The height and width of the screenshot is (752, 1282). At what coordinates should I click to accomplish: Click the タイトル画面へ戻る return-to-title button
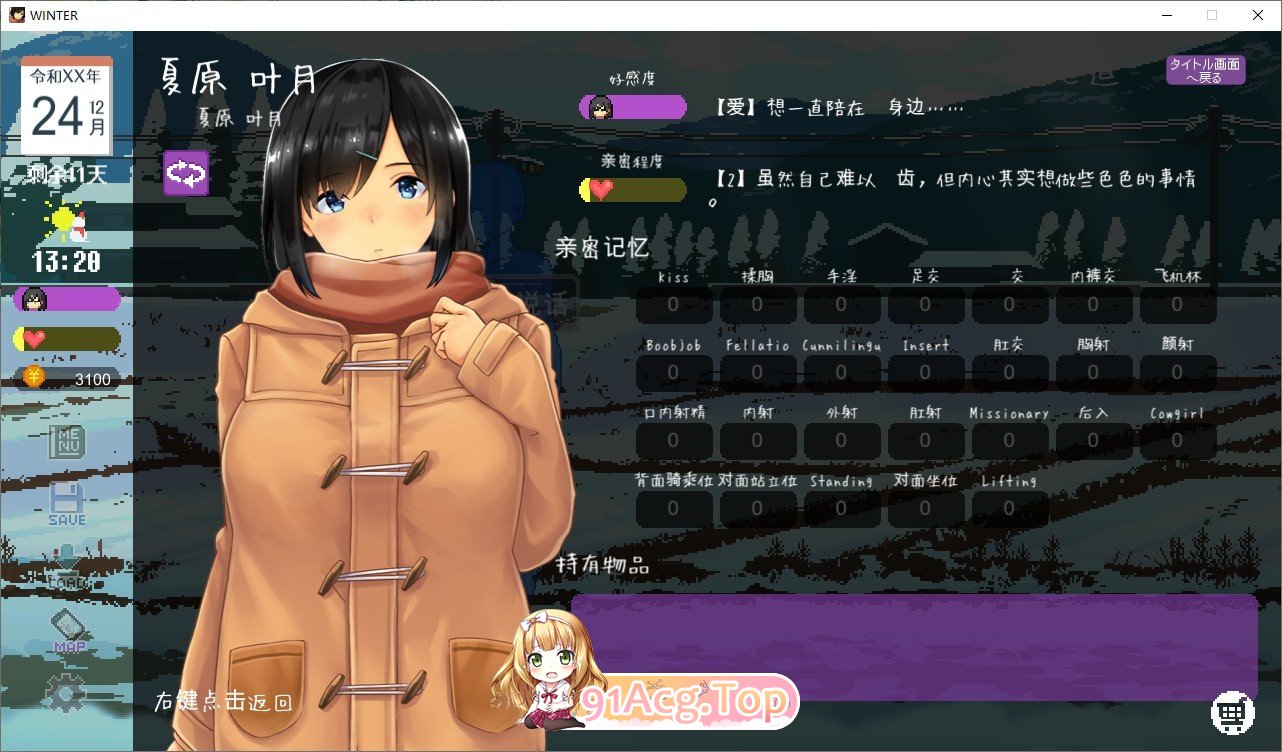(x=1205, y=70)
